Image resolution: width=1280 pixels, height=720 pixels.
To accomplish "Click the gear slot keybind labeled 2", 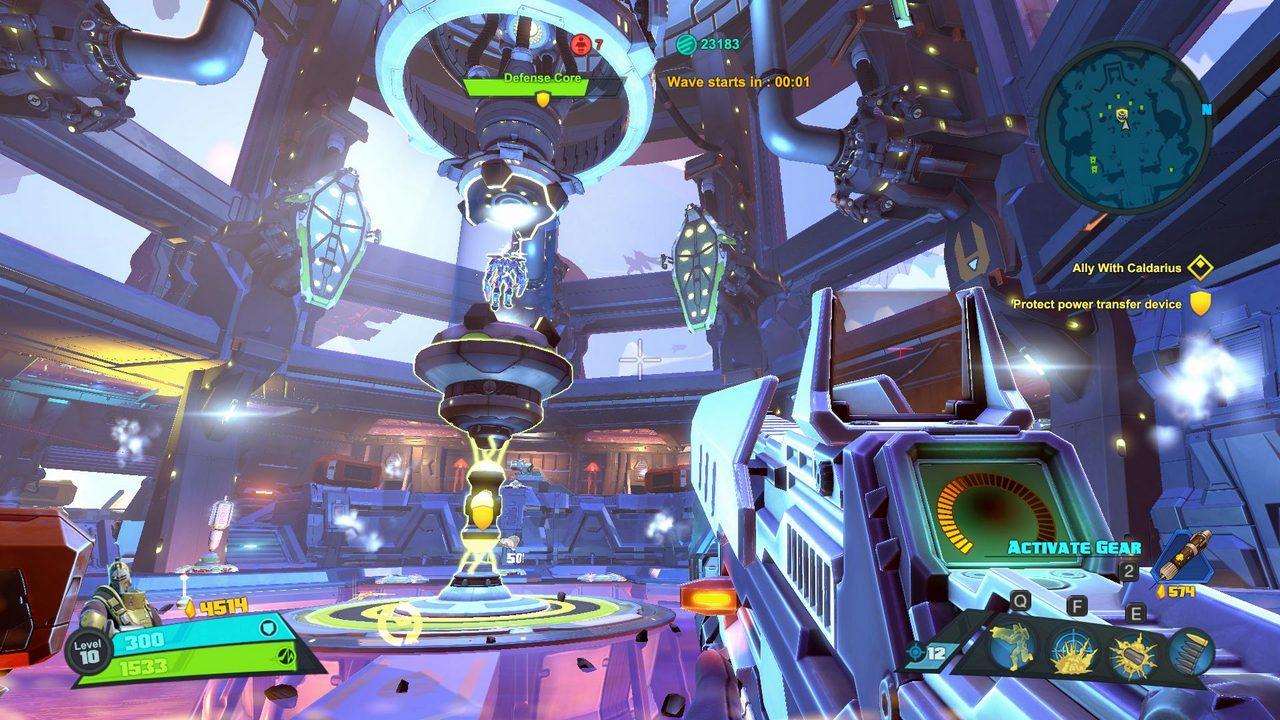I will [x=1128, y=571].
